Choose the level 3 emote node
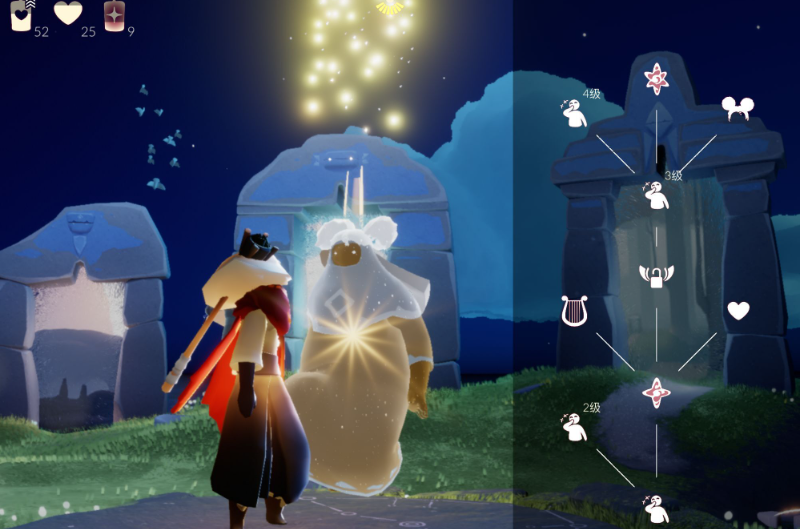The width and height of the screenshot is (800, 529). point(656,194)
